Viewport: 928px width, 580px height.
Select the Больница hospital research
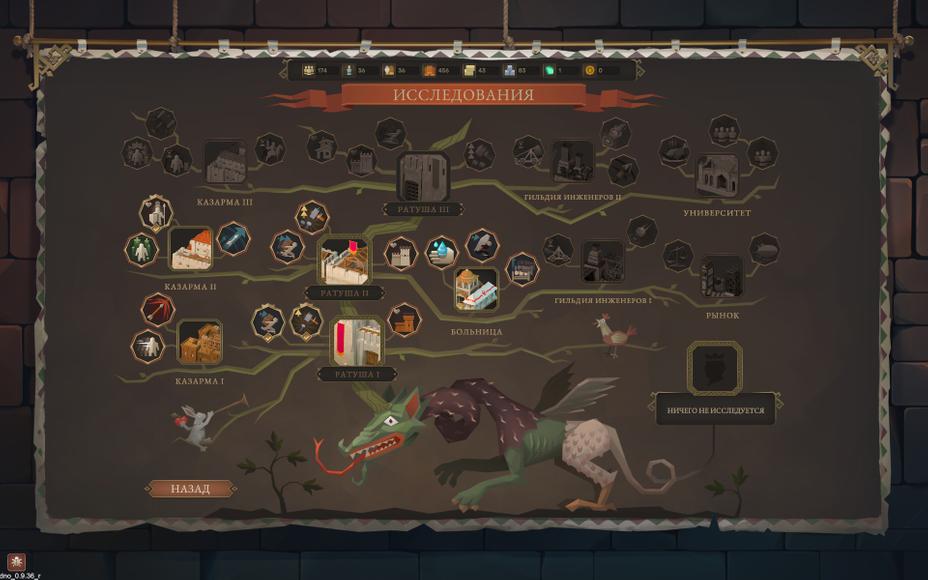pos(476,289)
